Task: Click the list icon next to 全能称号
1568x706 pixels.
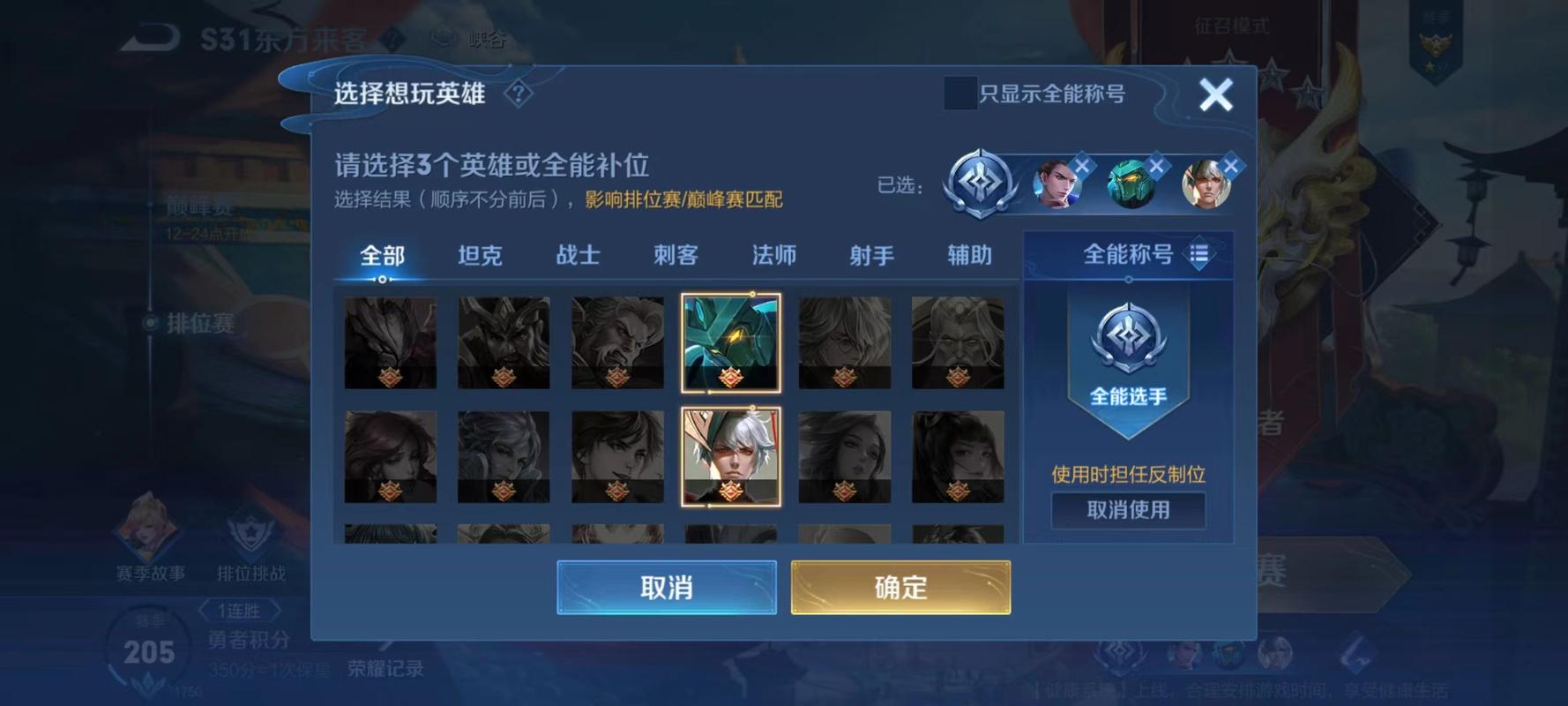Action: click(x=1196, y=256)
